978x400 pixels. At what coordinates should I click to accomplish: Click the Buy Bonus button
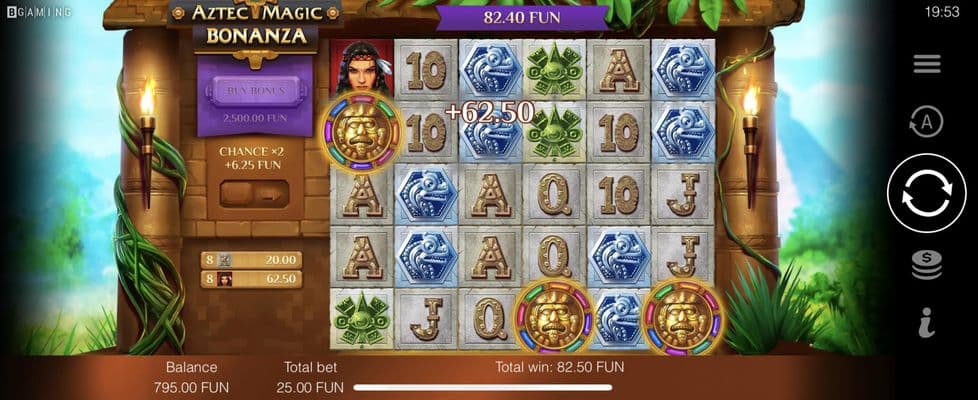click(x=255, y=91)
